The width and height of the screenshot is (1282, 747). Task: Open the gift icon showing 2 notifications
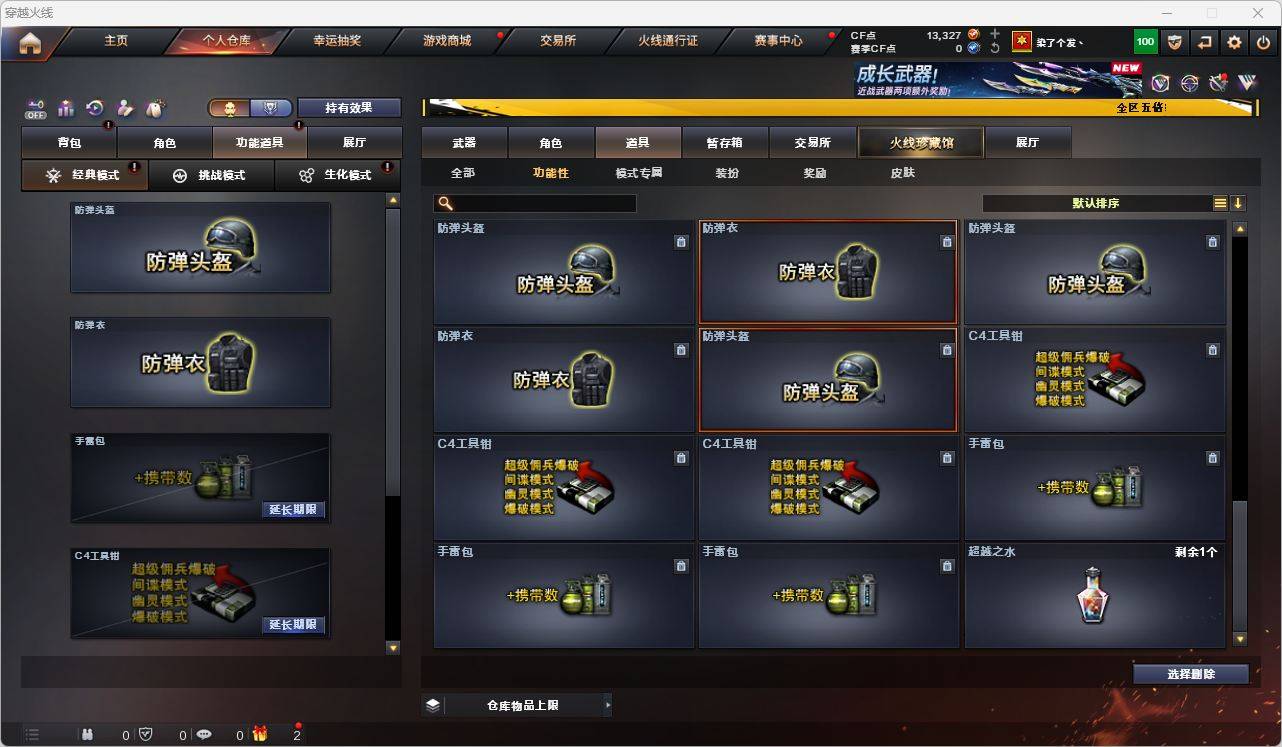(260, 735)
